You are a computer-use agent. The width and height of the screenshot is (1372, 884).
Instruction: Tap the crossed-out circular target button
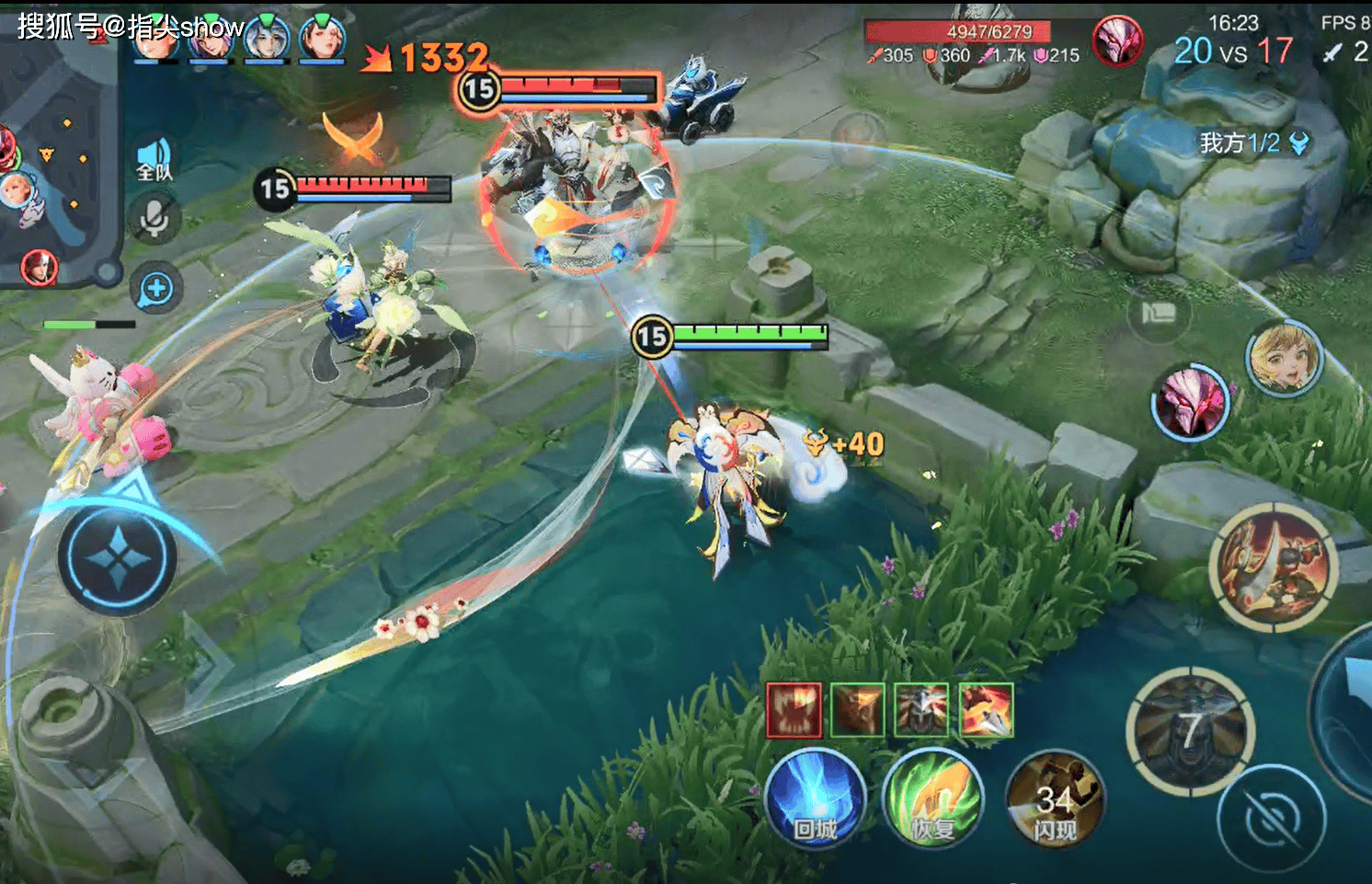[1272, 817]
